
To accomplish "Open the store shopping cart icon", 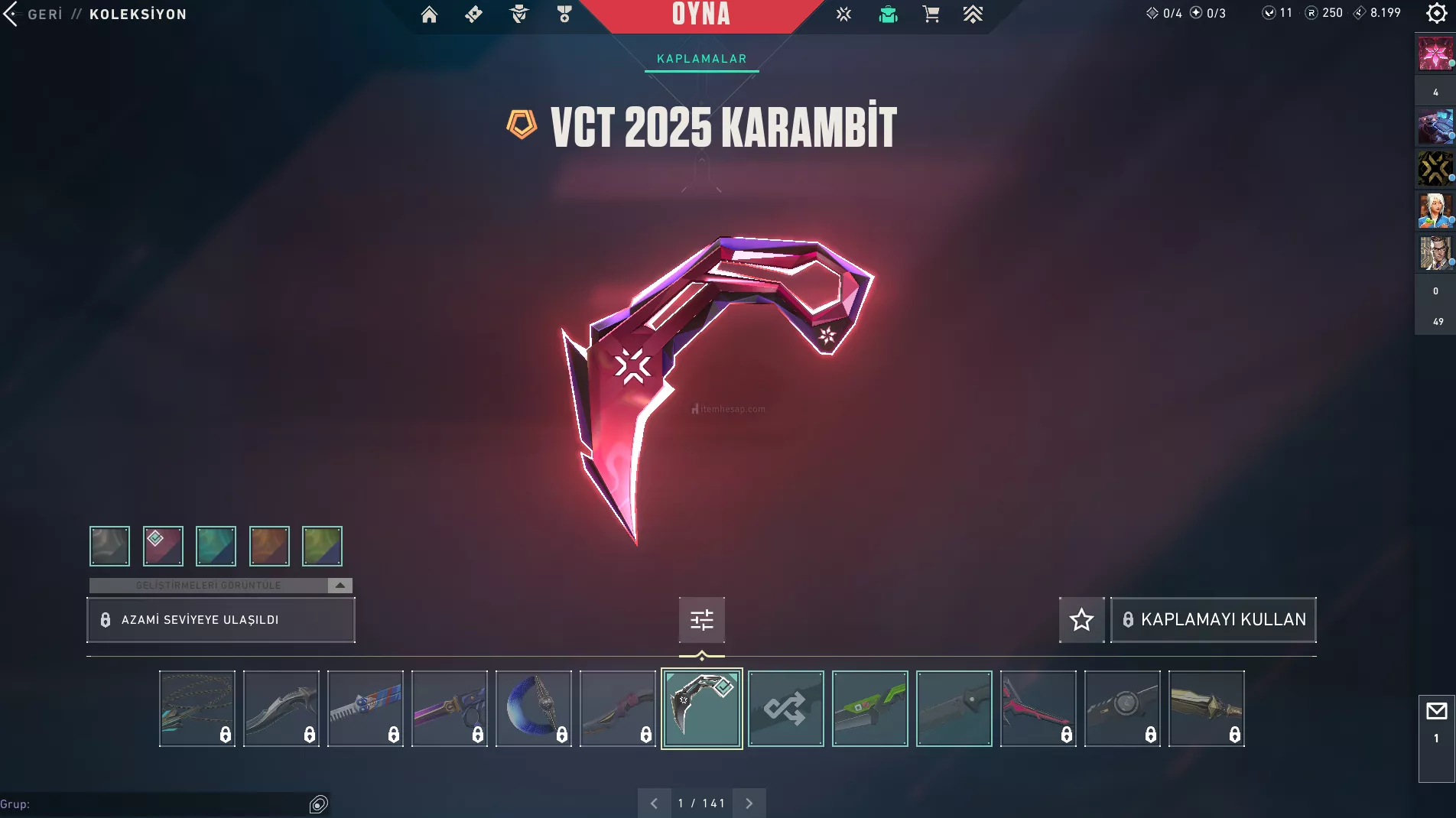I will coord(931,15).
